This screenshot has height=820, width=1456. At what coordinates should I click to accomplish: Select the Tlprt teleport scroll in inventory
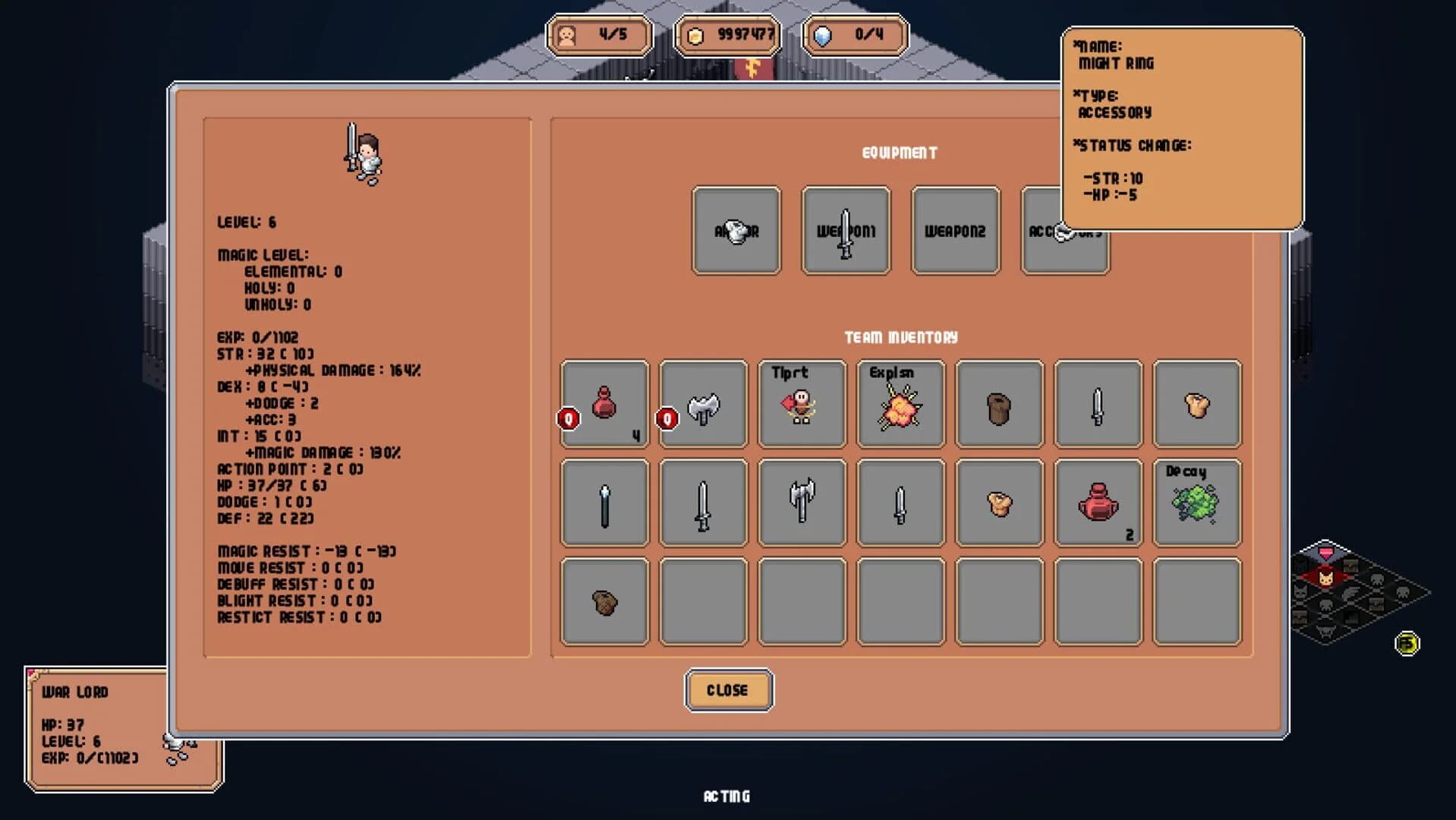801,405
